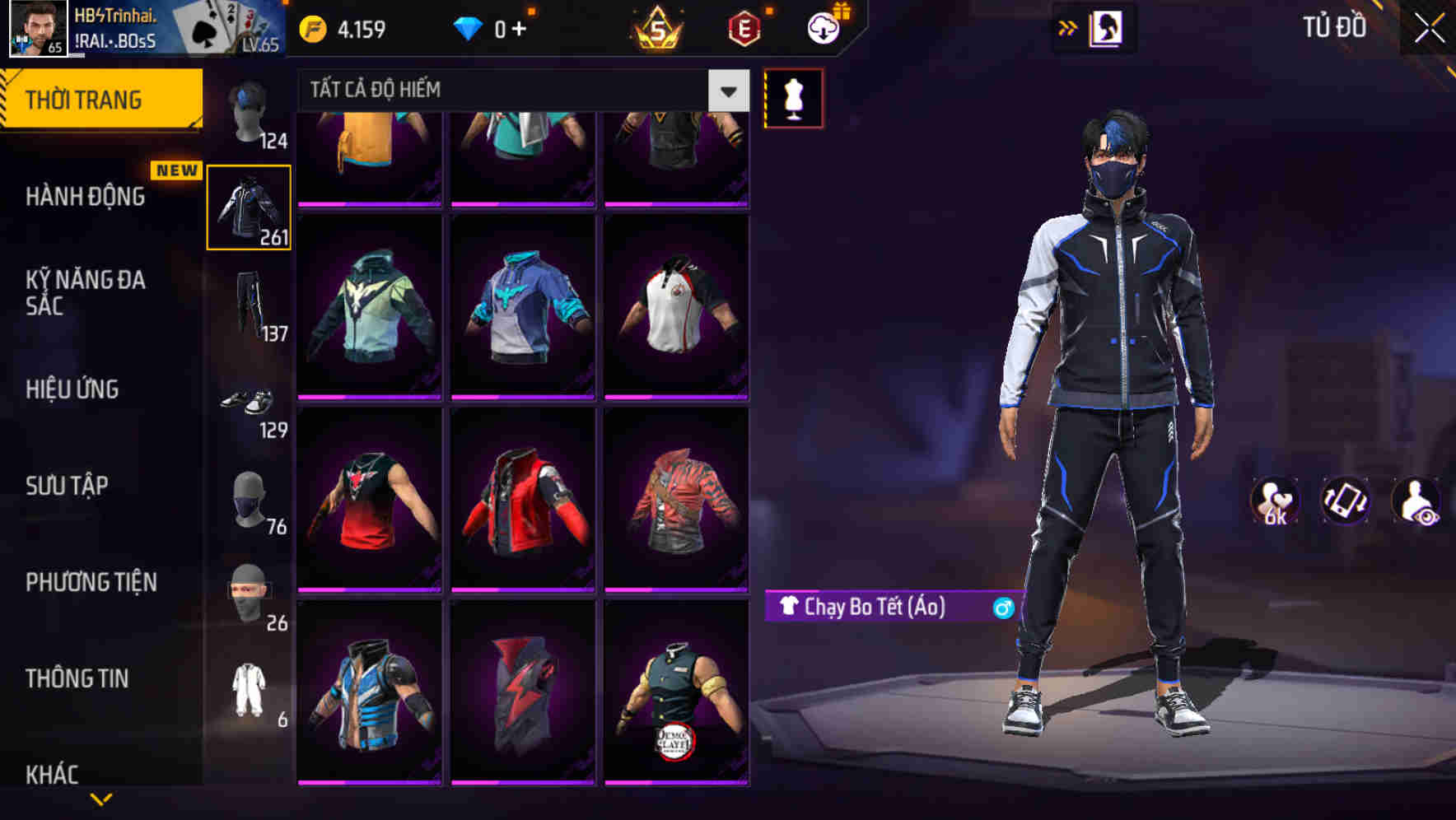Click the double-arrow expander near the top
1456x820 pixels.
pos(1068,27)
